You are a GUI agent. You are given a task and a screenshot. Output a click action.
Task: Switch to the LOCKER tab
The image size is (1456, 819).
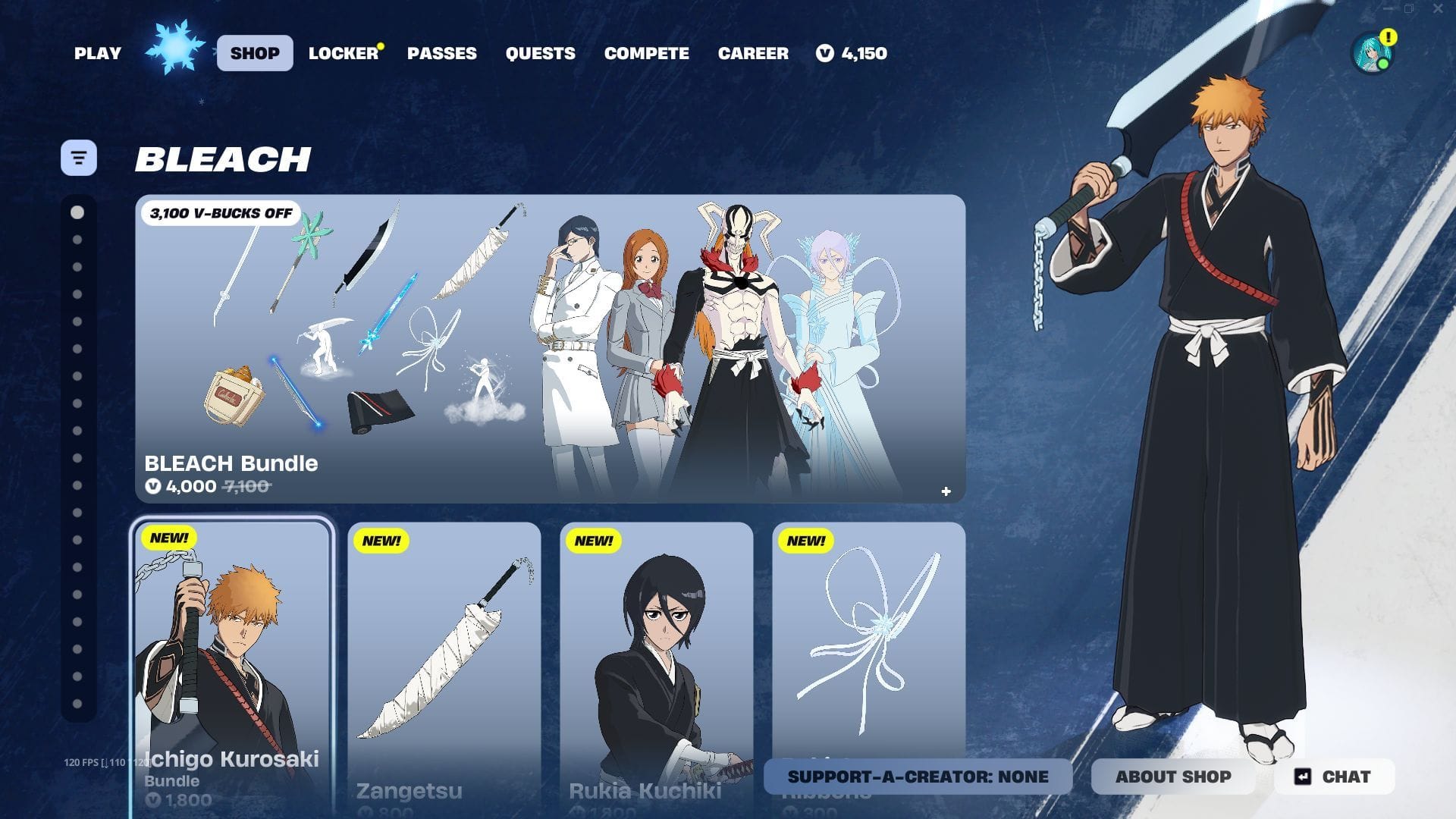click(x=341, y=53)
